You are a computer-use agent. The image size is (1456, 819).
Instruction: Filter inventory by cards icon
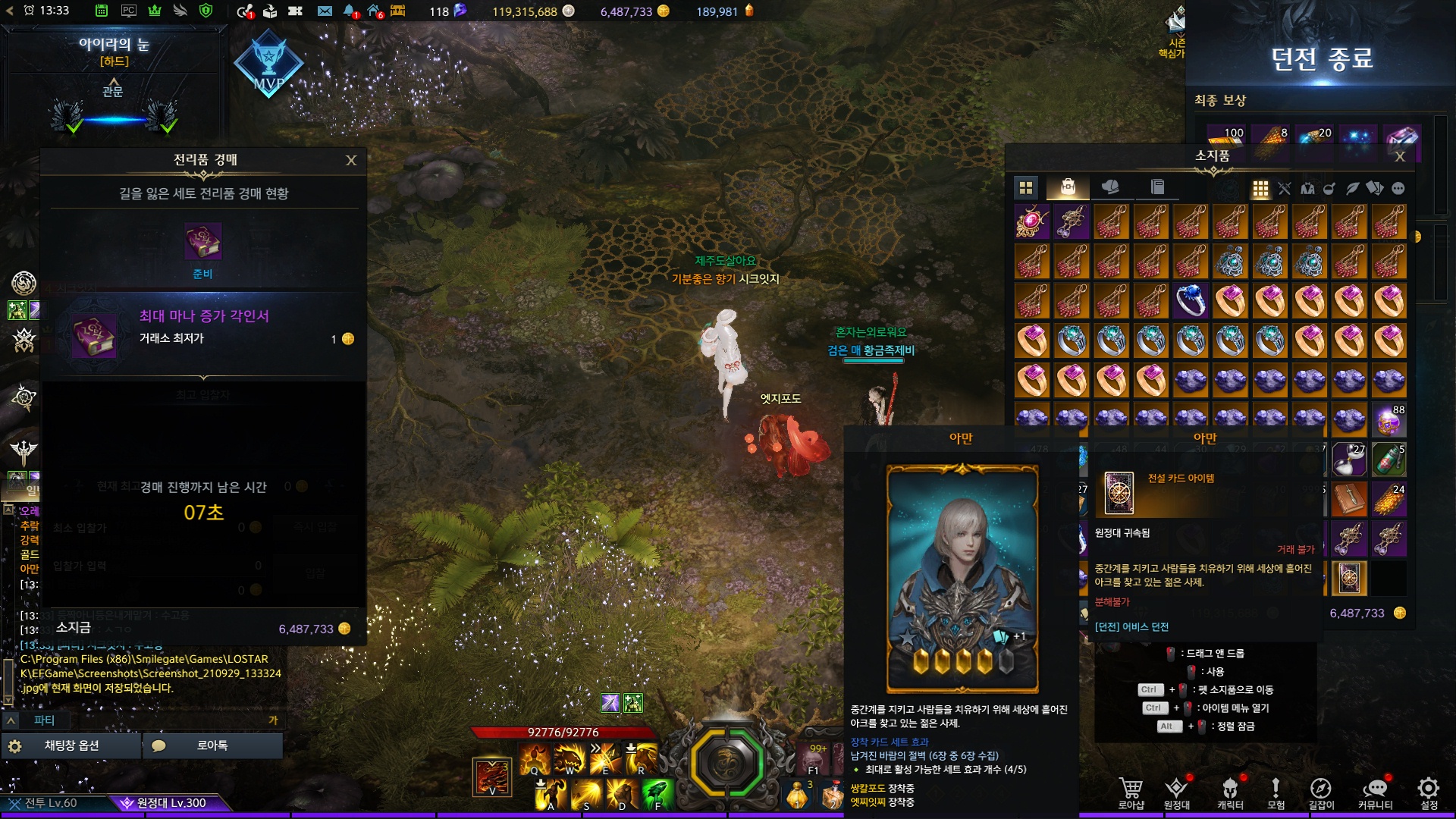tap(1374, 189)
